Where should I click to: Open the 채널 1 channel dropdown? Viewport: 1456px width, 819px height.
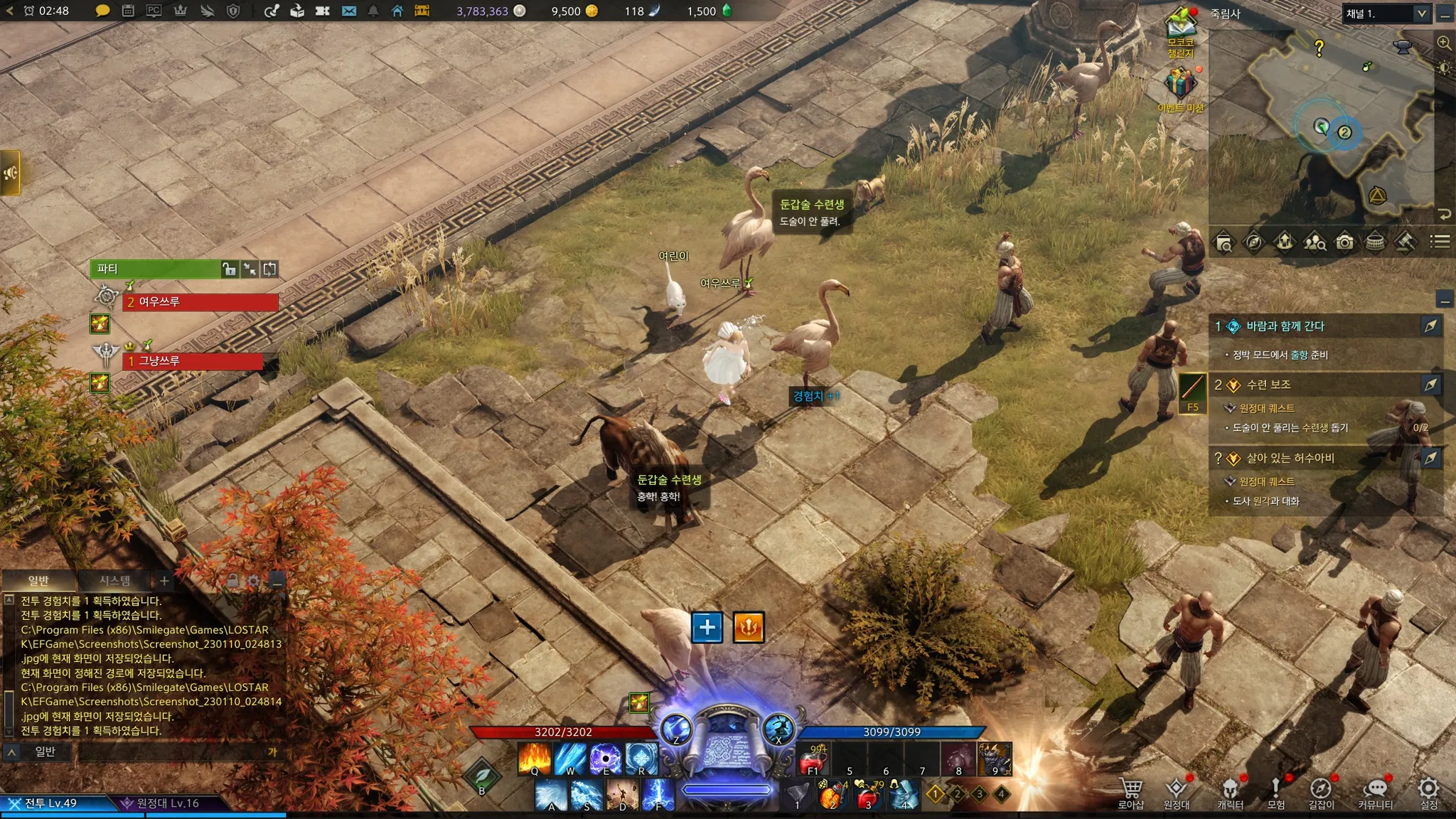pyautogui.click(x=1386, y=14)
